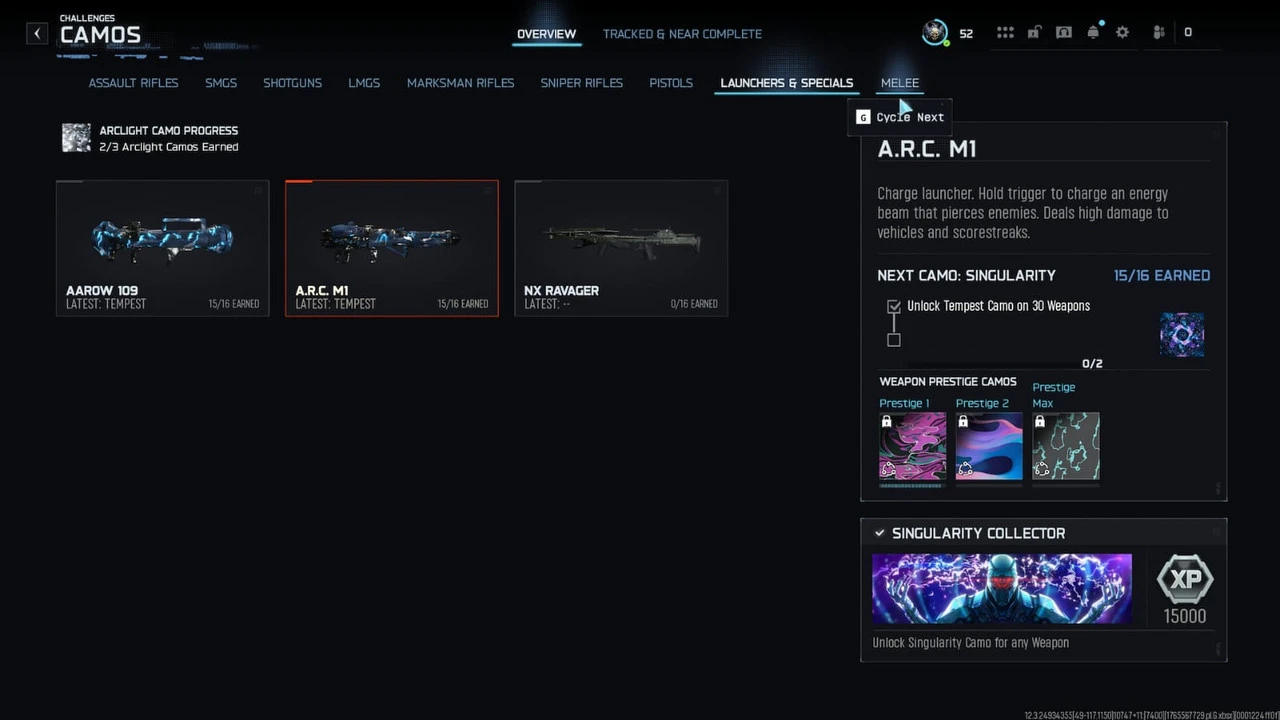The width and height of the screenshot is (1280, 720).
Task: Click the Arclight Camo Progress icon
Action: click(76, 138)
